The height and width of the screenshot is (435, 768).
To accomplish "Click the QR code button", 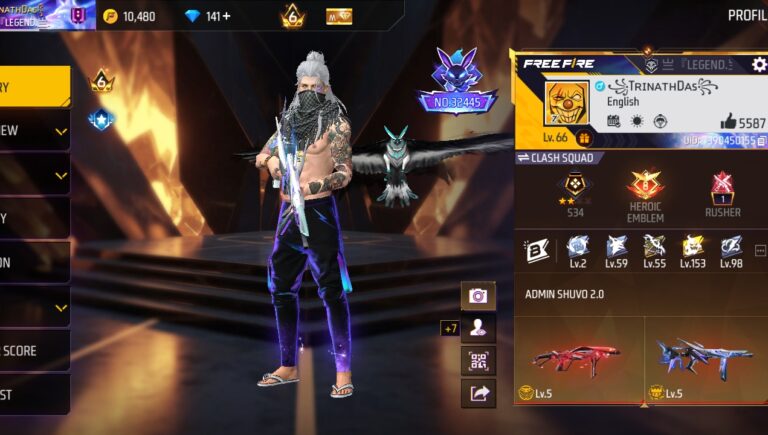I will pyautogui.click(x=478, y=360).
